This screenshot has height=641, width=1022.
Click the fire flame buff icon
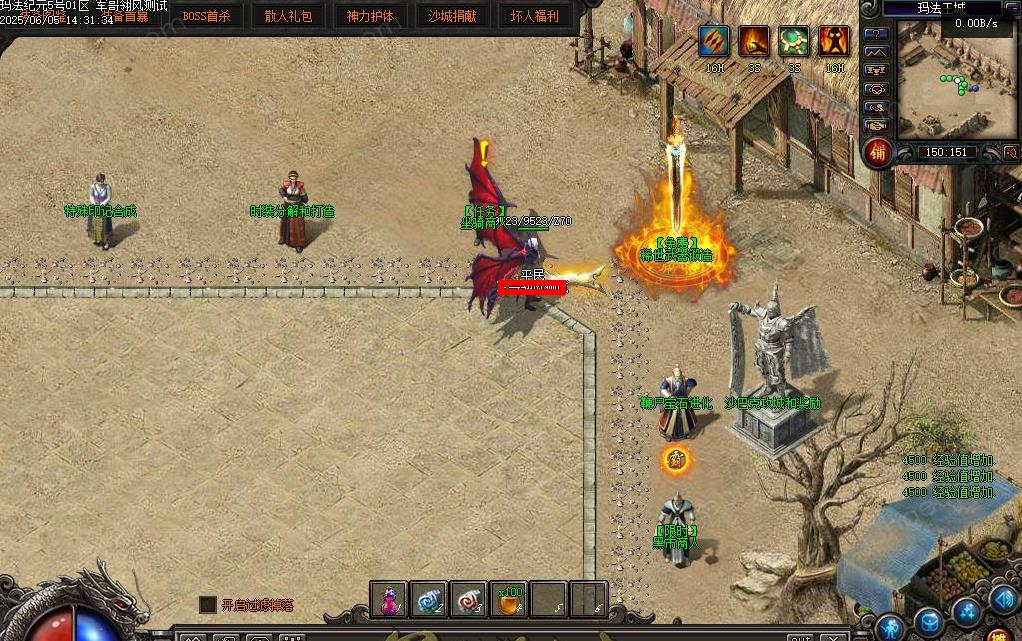tap(754, 41)
